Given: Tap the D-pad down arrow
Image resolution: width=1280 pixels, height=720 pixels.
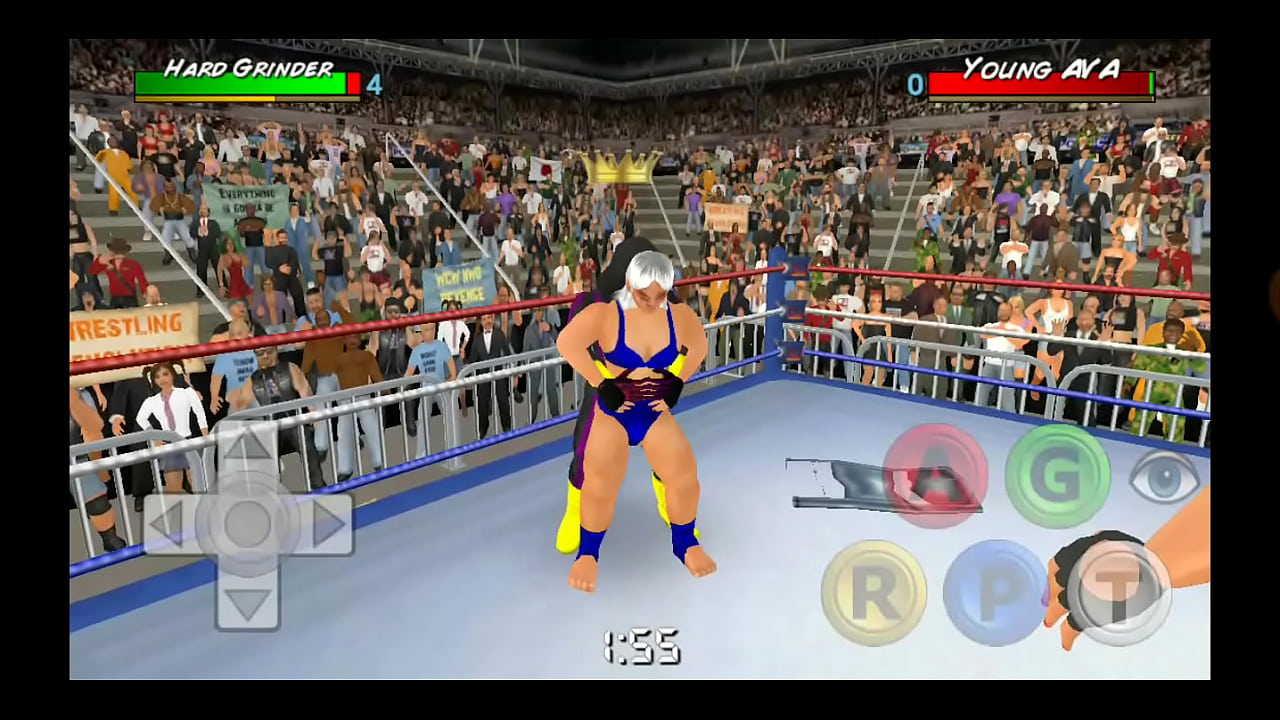Looking at the screenshot, I should click(x=247, y=603).
